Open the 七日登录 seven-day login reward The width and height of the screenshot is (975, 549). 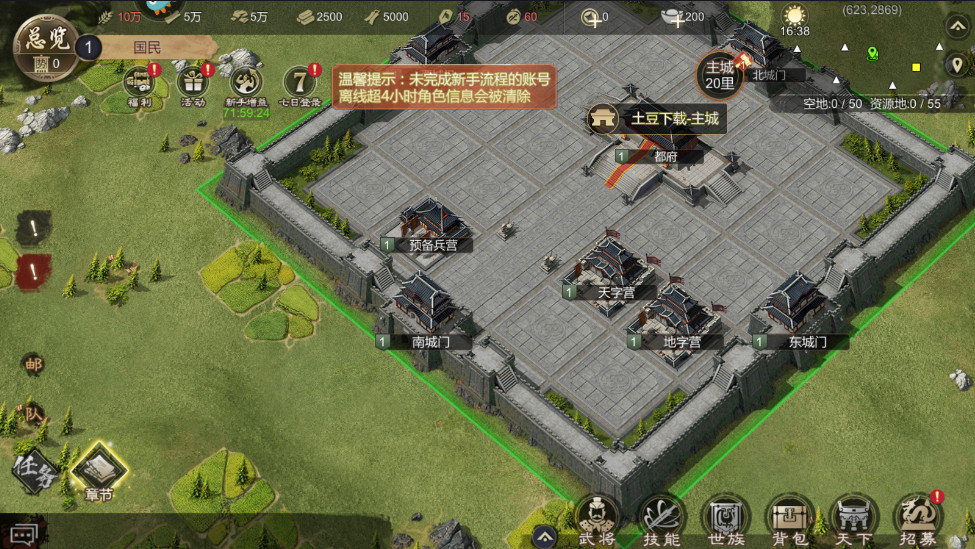tap(301, 85)
